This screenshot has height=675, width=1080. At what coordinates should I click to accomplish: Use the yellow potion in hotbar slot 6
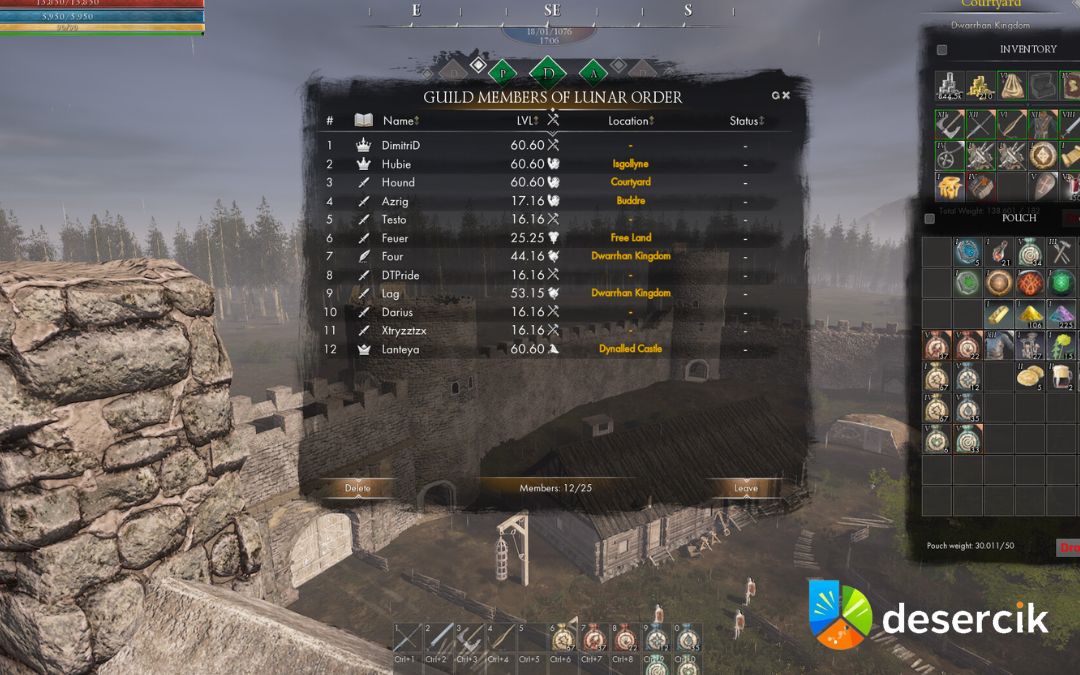563,639
